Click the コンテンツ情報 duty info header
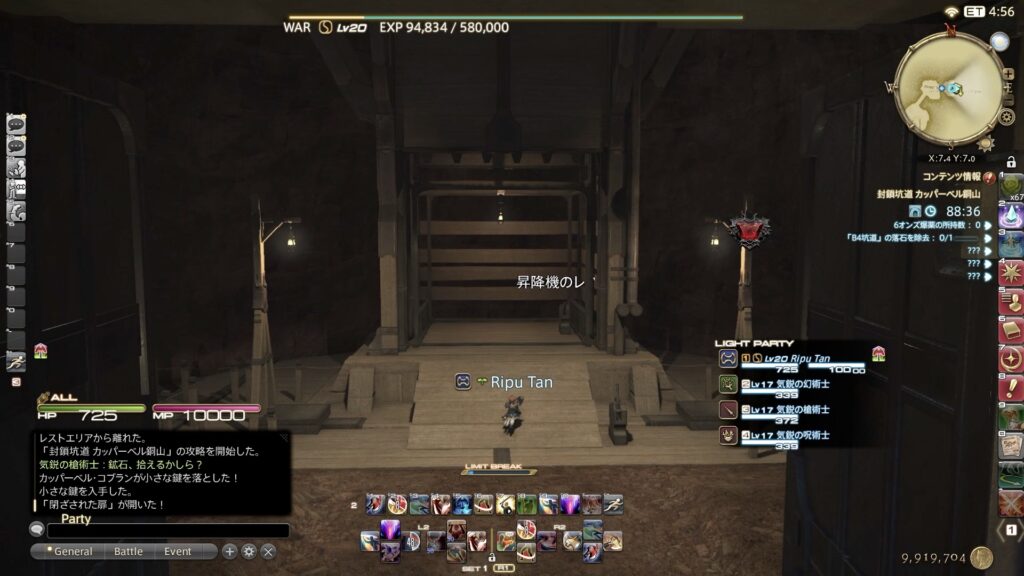 pyautogui.click(x=951, y=177)
